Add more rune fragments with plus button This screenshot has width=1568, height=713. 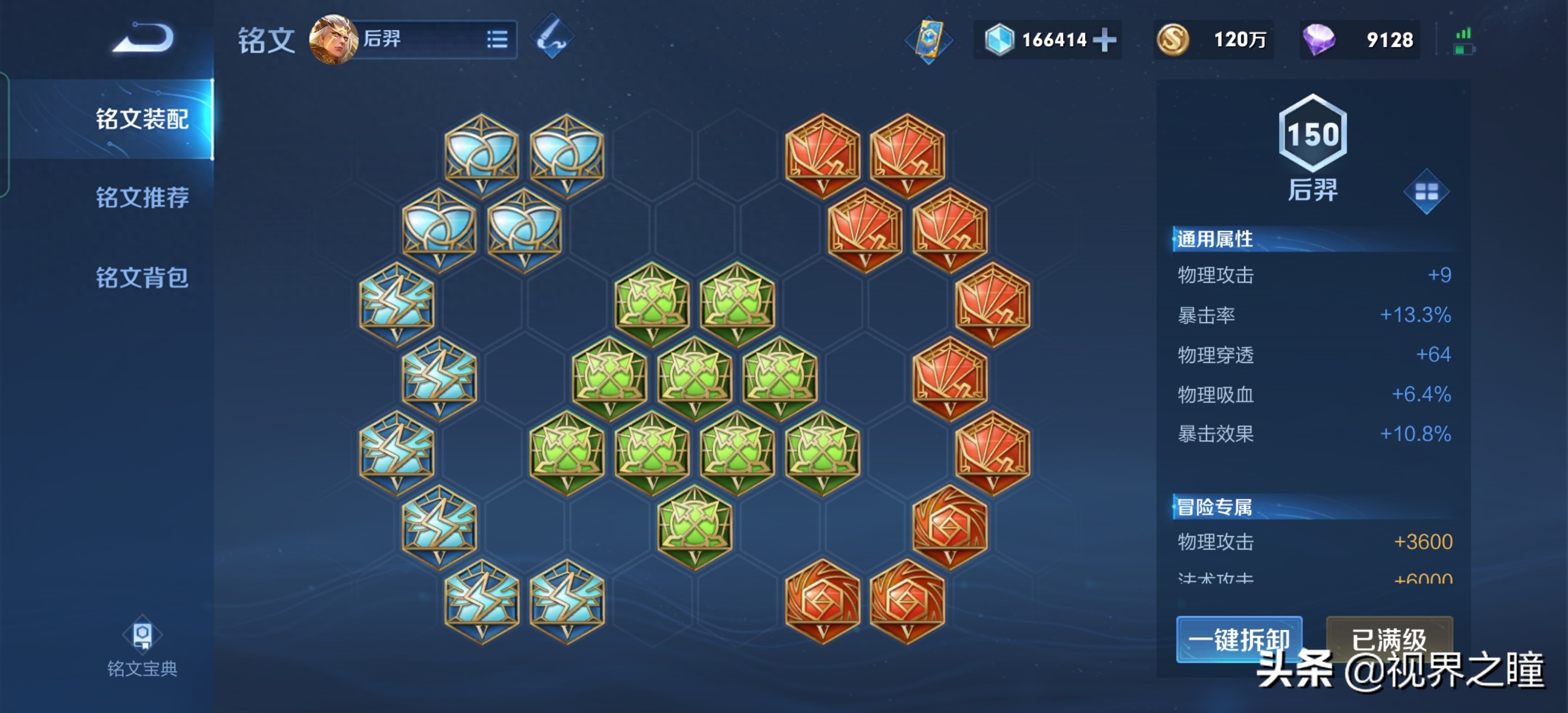[x=1104, y=40]
